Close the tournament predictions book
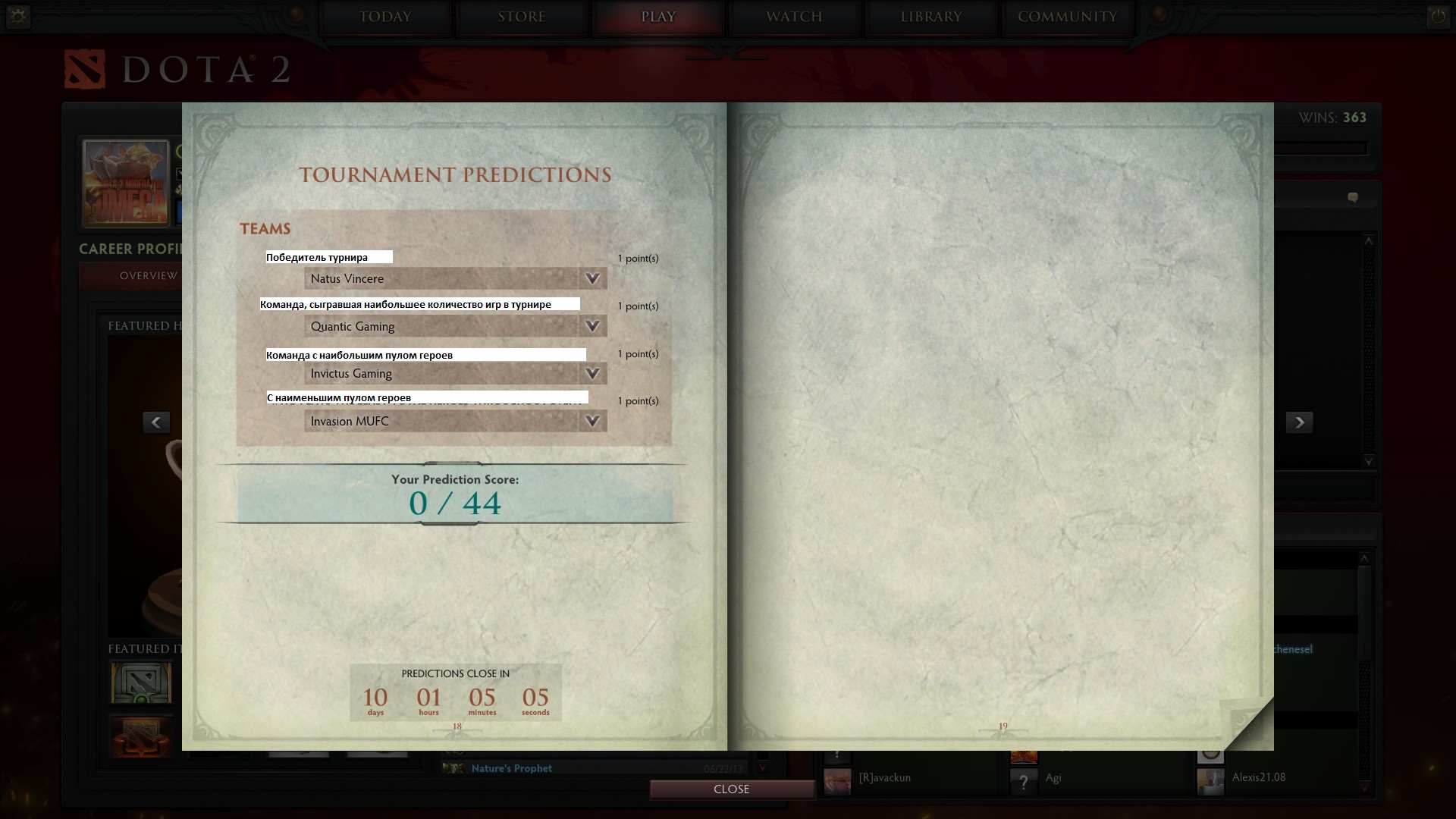Screen dimensions: 1456x819 [x=731, y=789]
